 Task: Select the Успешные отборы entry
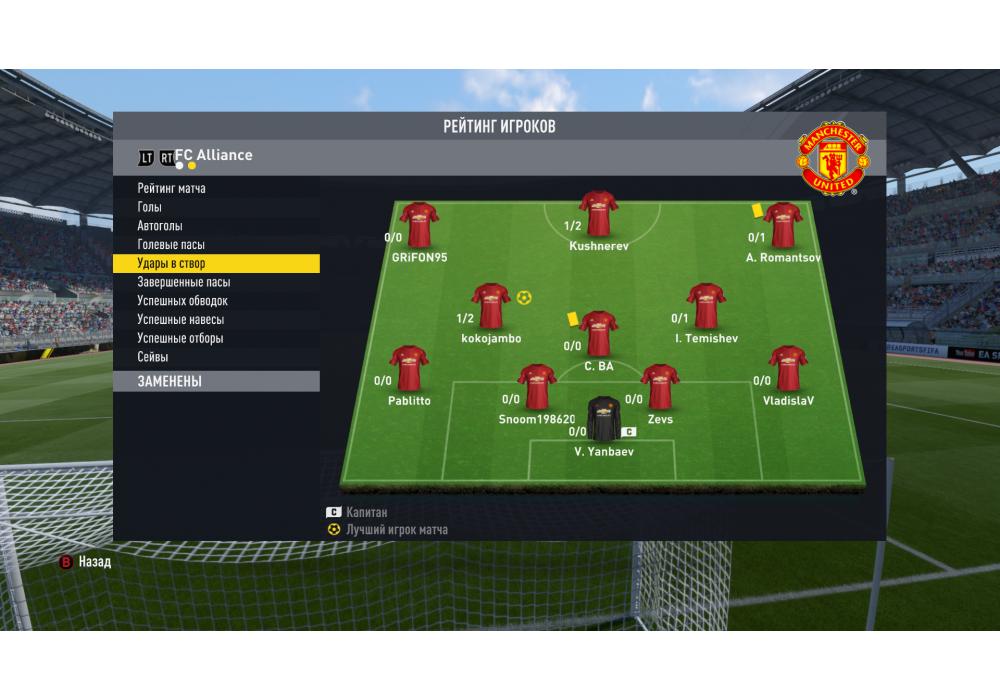tap(180, 339)
